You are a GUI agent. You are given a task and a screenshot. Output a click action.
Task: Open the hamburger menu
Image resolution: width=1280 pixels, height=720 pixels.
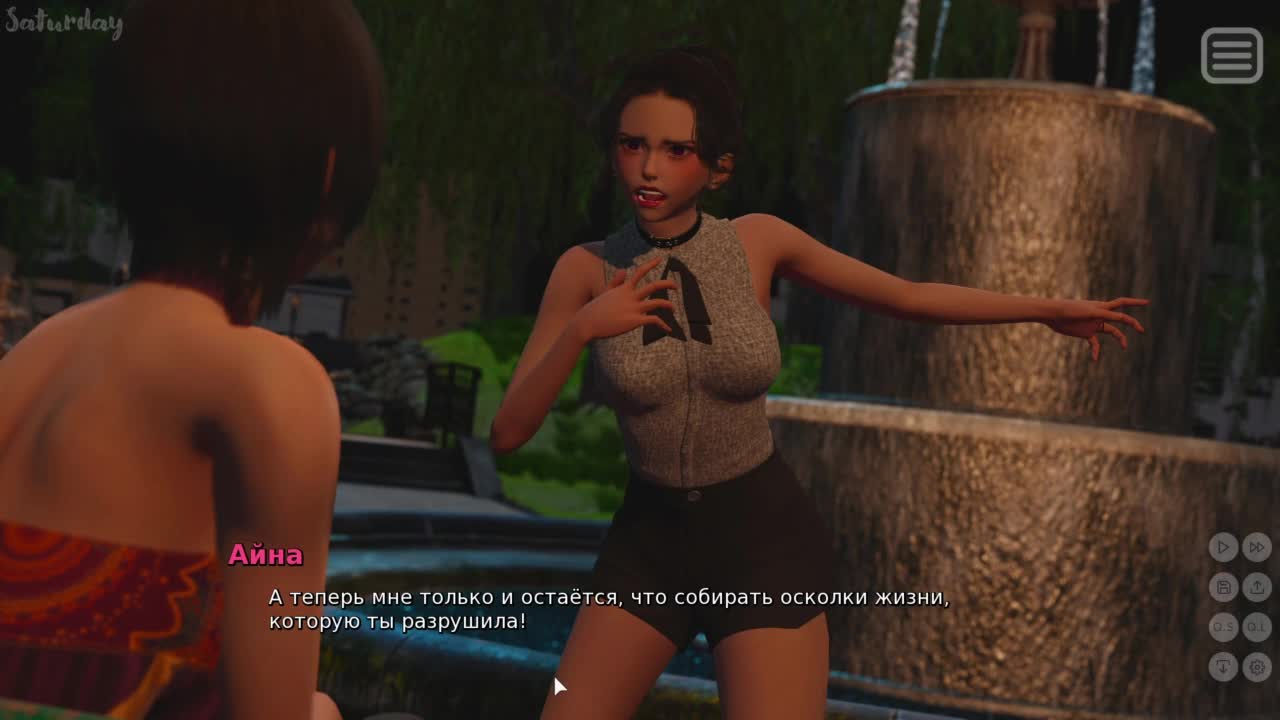[1231, 55]
